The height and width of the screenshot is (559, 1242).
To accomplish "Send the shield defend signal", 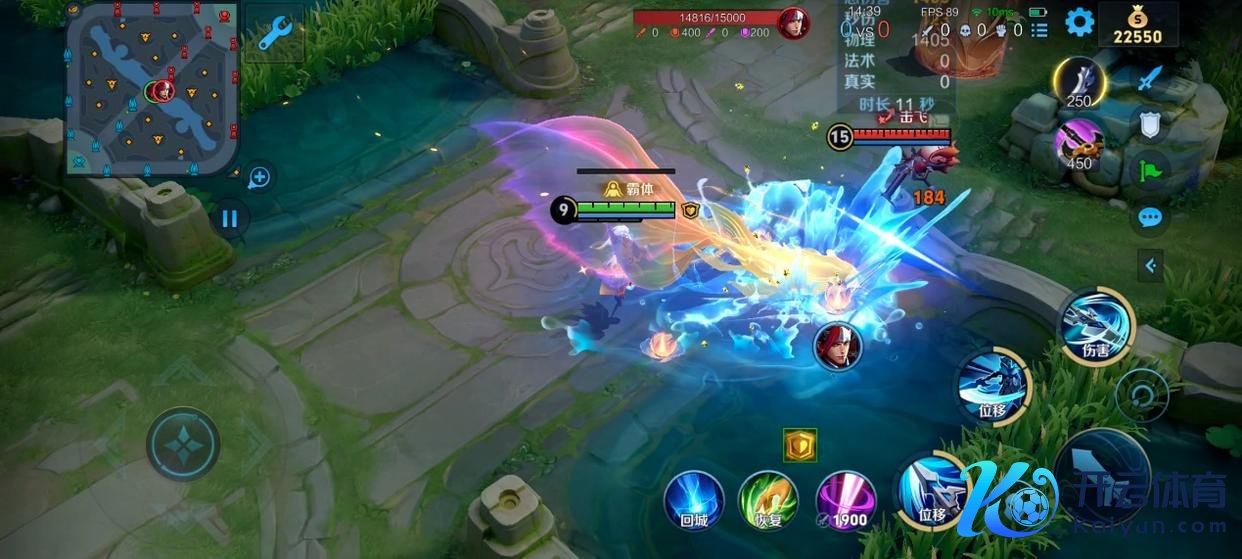I will coord(1150,124).
